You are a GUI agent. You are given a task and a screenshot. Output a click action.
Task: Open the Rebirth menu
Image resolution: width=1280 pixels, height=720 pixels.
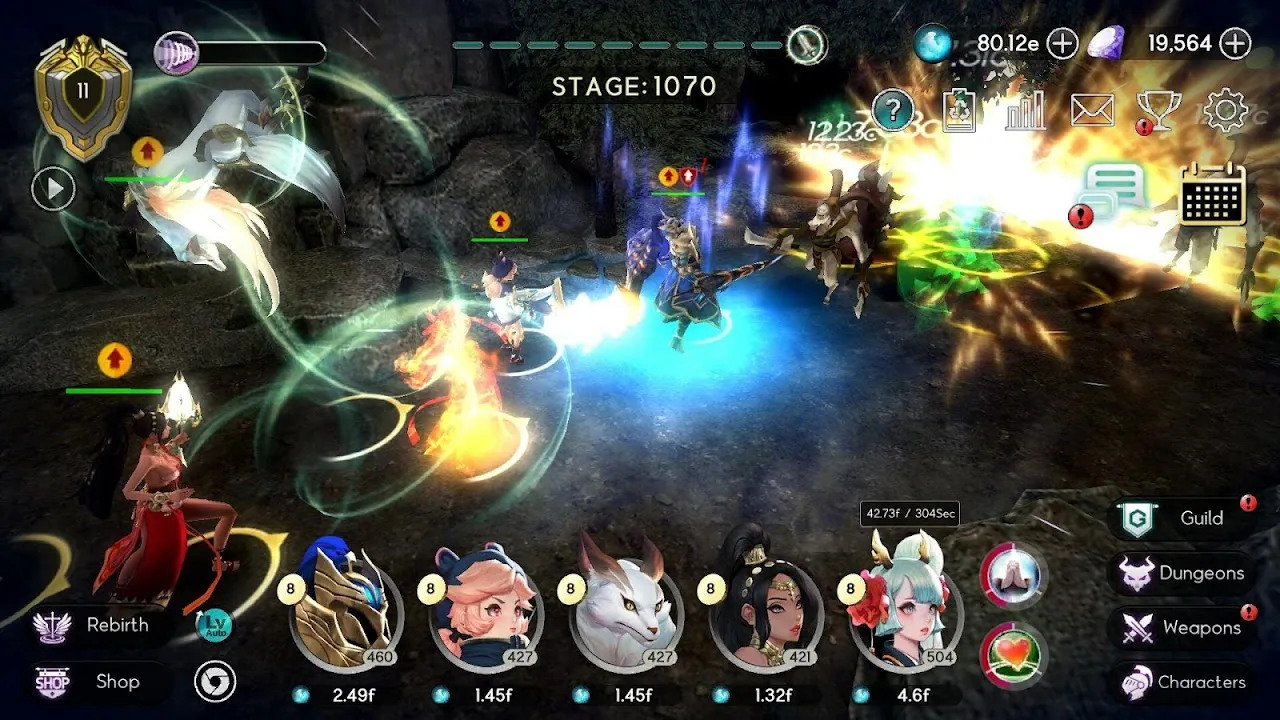pyautogui.click(x=95, y=626)
